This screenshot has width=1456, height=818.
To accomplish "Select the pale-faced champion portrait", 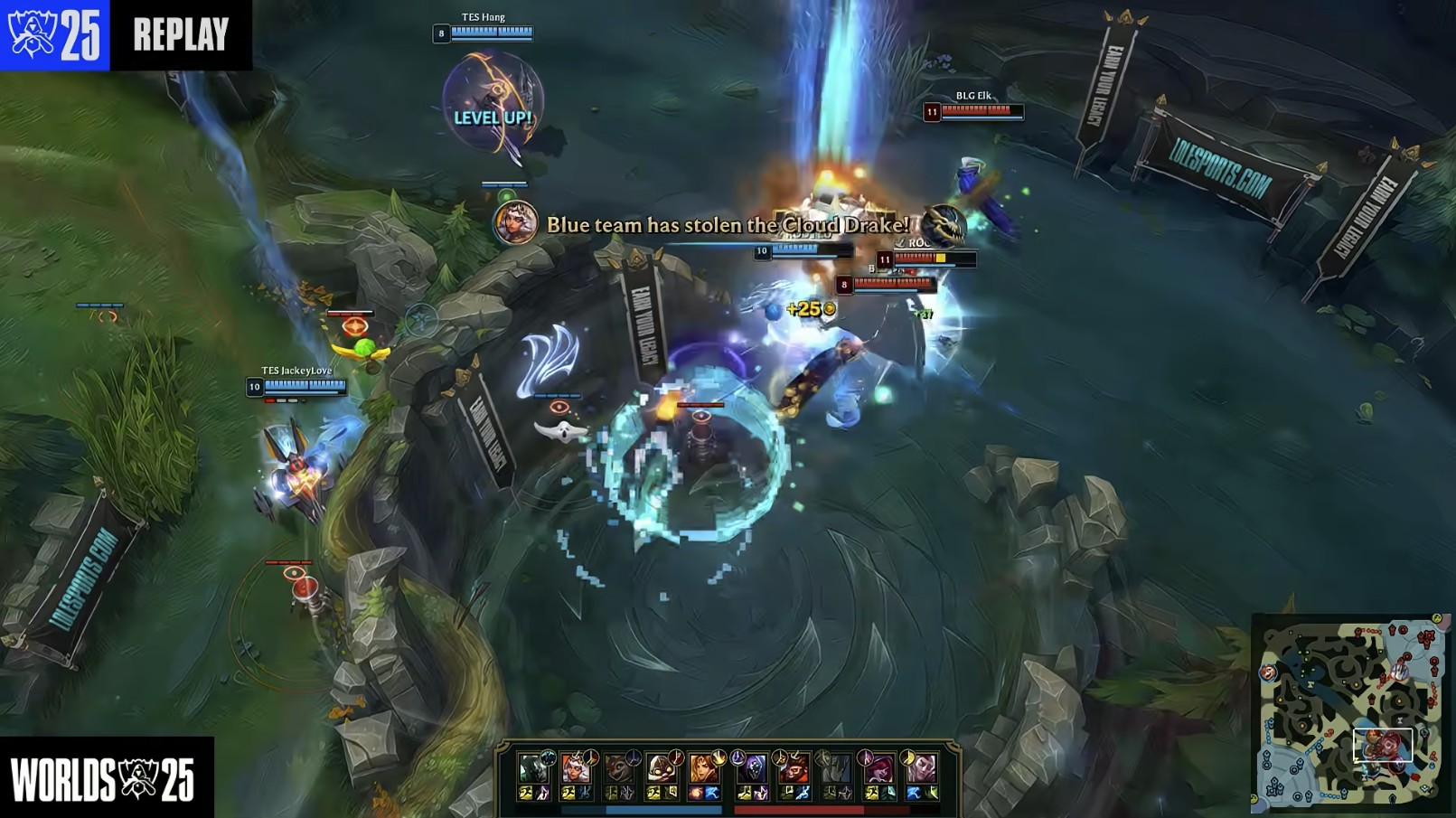I will pos(921,768).
